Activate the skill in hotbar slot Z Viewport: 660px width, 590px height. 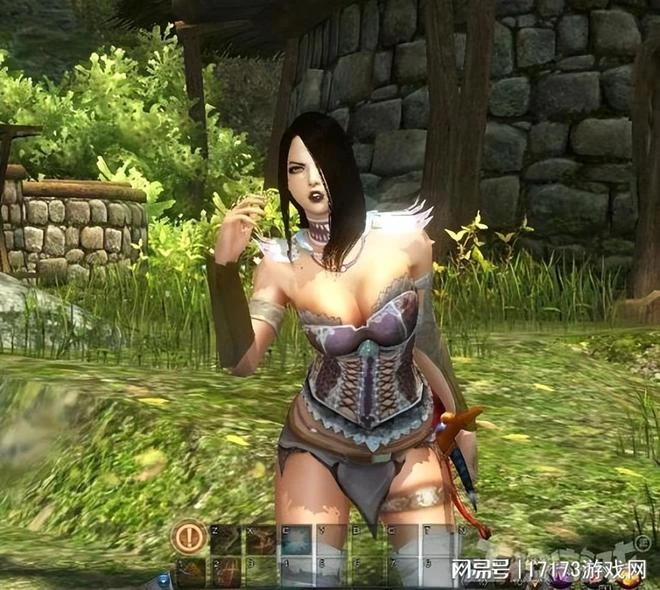click(226, 539)
